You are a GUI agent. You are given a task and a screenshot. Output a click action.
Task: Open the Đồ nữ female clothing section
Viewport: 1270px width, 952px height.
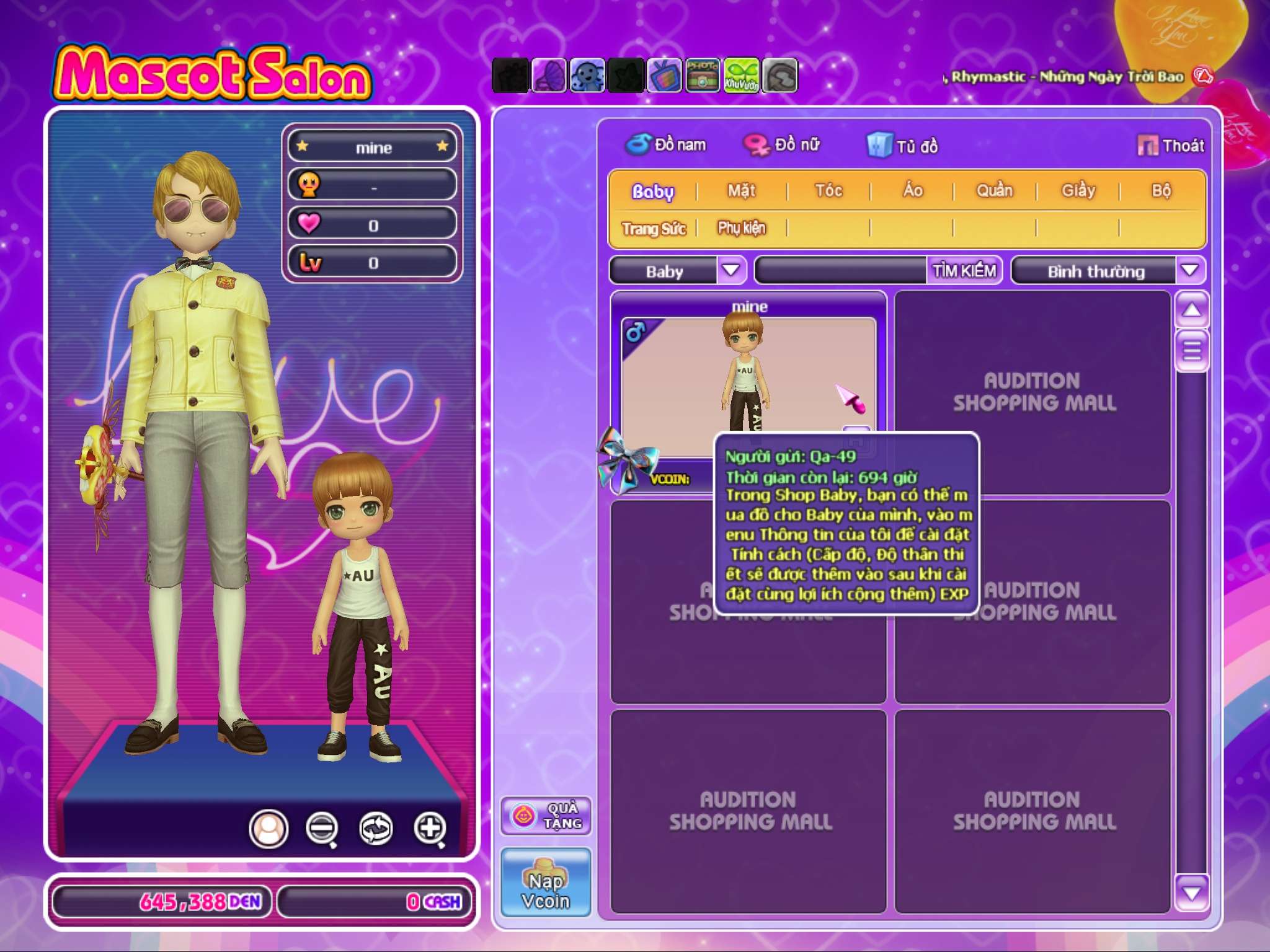783,145
